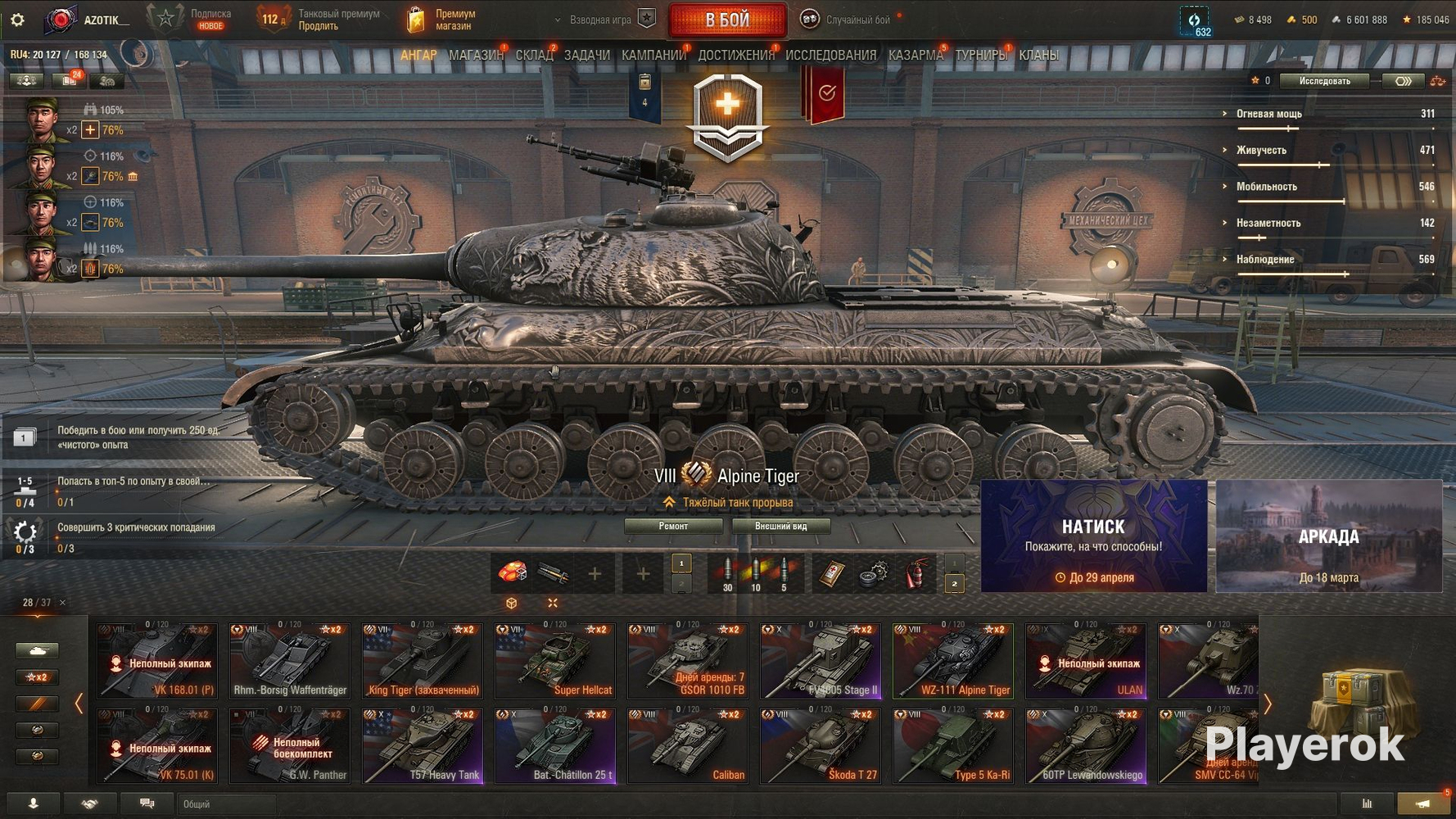Viewport: 1456px width, 819px height.
Task: Open the КАЗАРМА tab
Action: click(916, 56)
